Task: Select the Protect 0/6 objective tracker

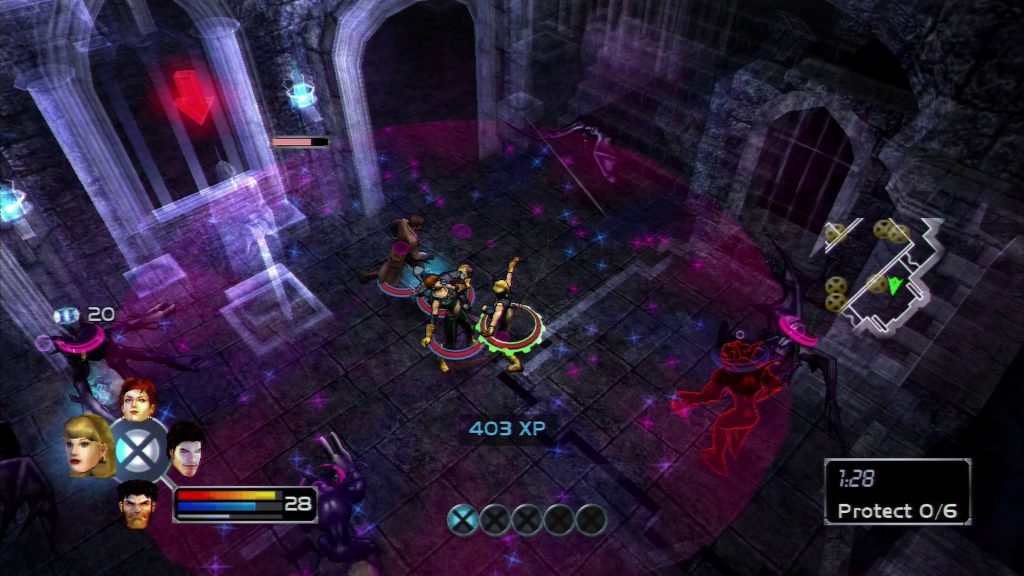Action: coord(897,491)
